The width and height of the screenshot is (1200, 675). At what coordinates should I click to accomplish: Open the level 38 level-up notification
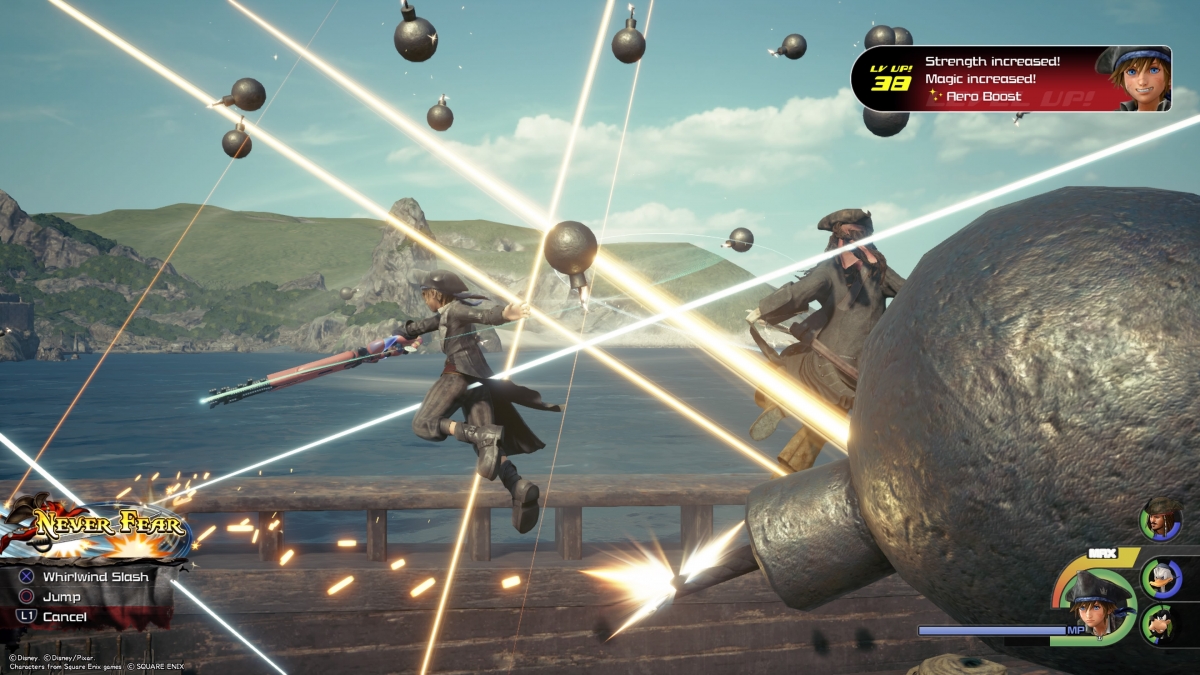pyautogui.click(x=1010, y=78)
